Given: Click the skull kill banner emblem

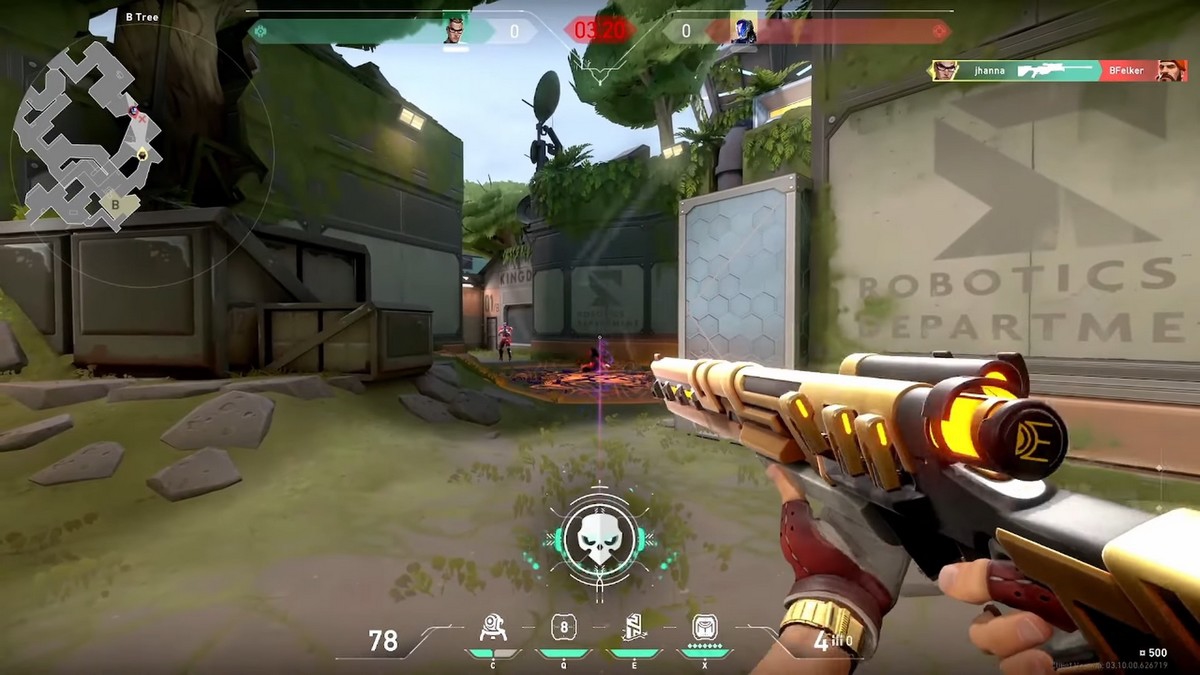Looking at the screenshot, I should (597, 537).
